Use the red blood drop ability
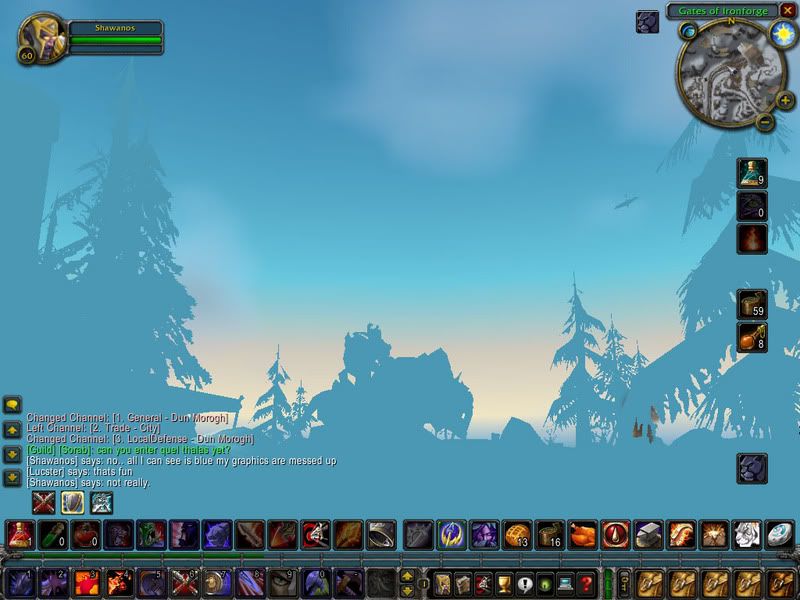800x600 pixels. click(x=615, y=534)
